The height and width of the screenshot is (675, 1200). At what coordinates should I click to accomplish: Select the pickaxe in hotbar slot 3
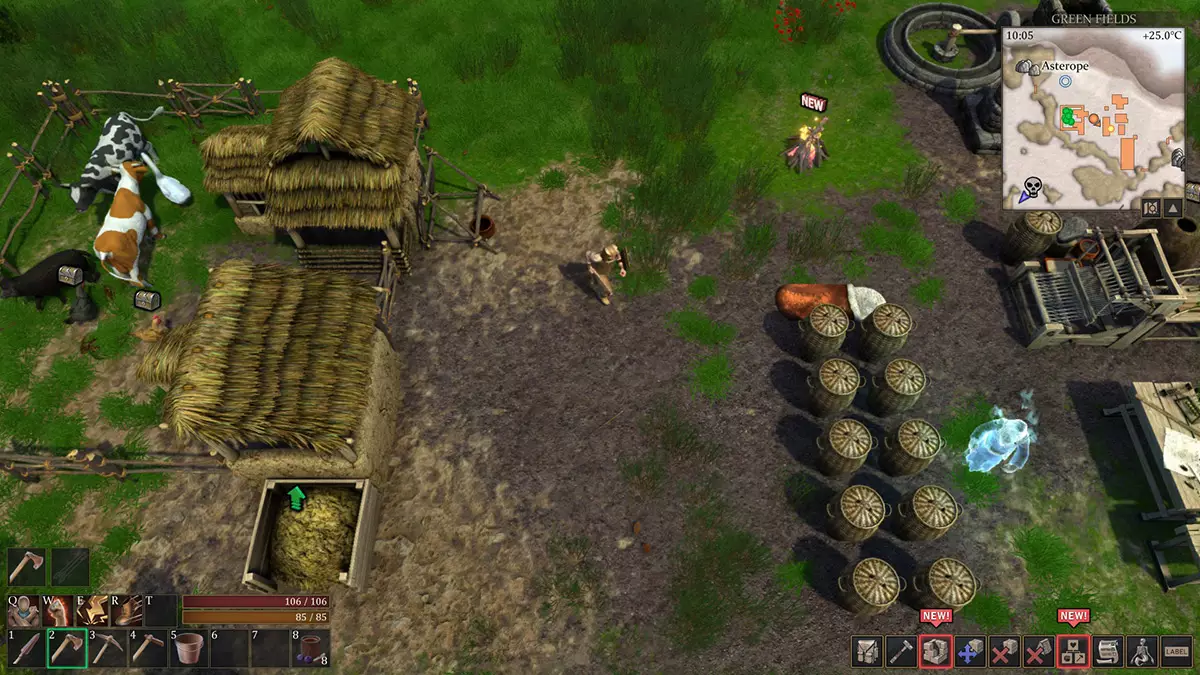coord(108,650)
